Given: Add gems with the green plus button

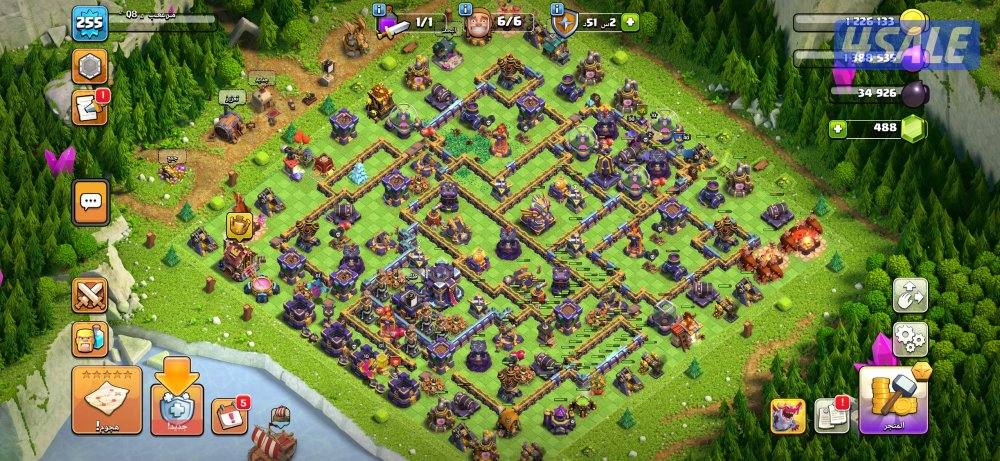Looking at the screenshot, I should click(x=838, y=128).
